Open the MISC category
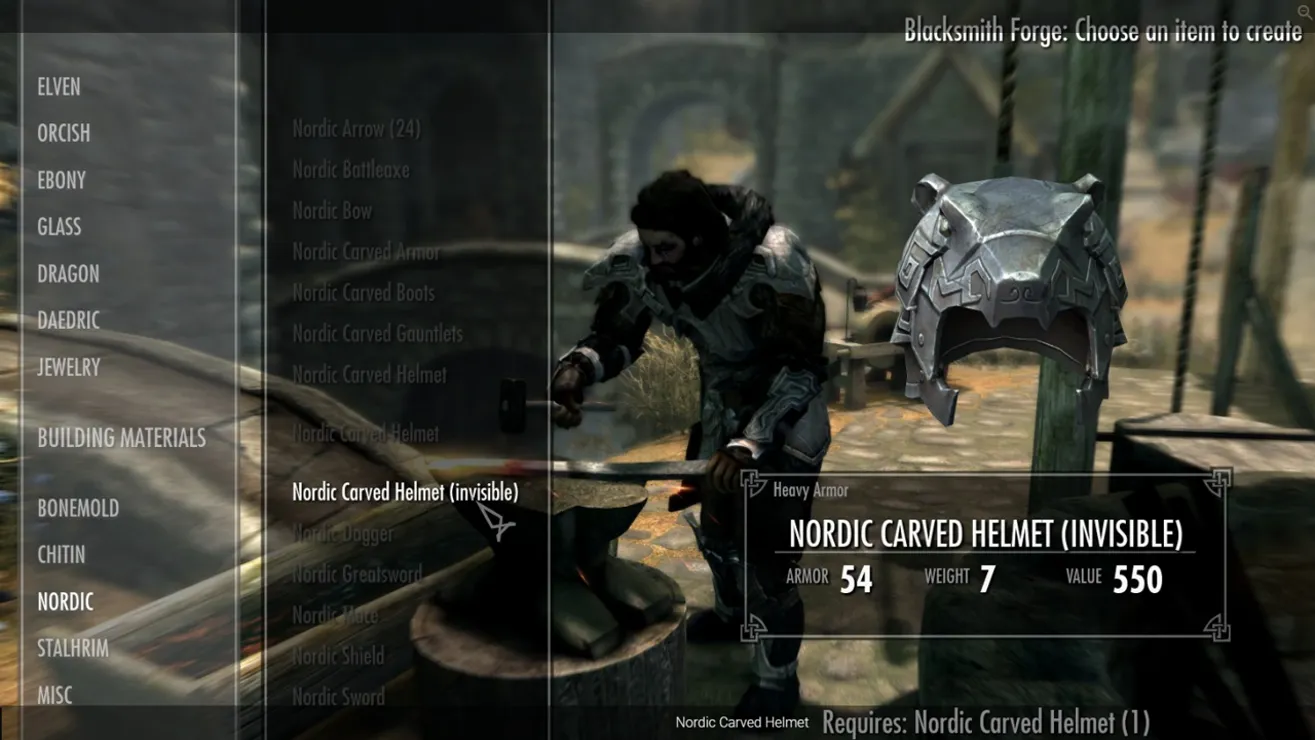 [57, 695]
